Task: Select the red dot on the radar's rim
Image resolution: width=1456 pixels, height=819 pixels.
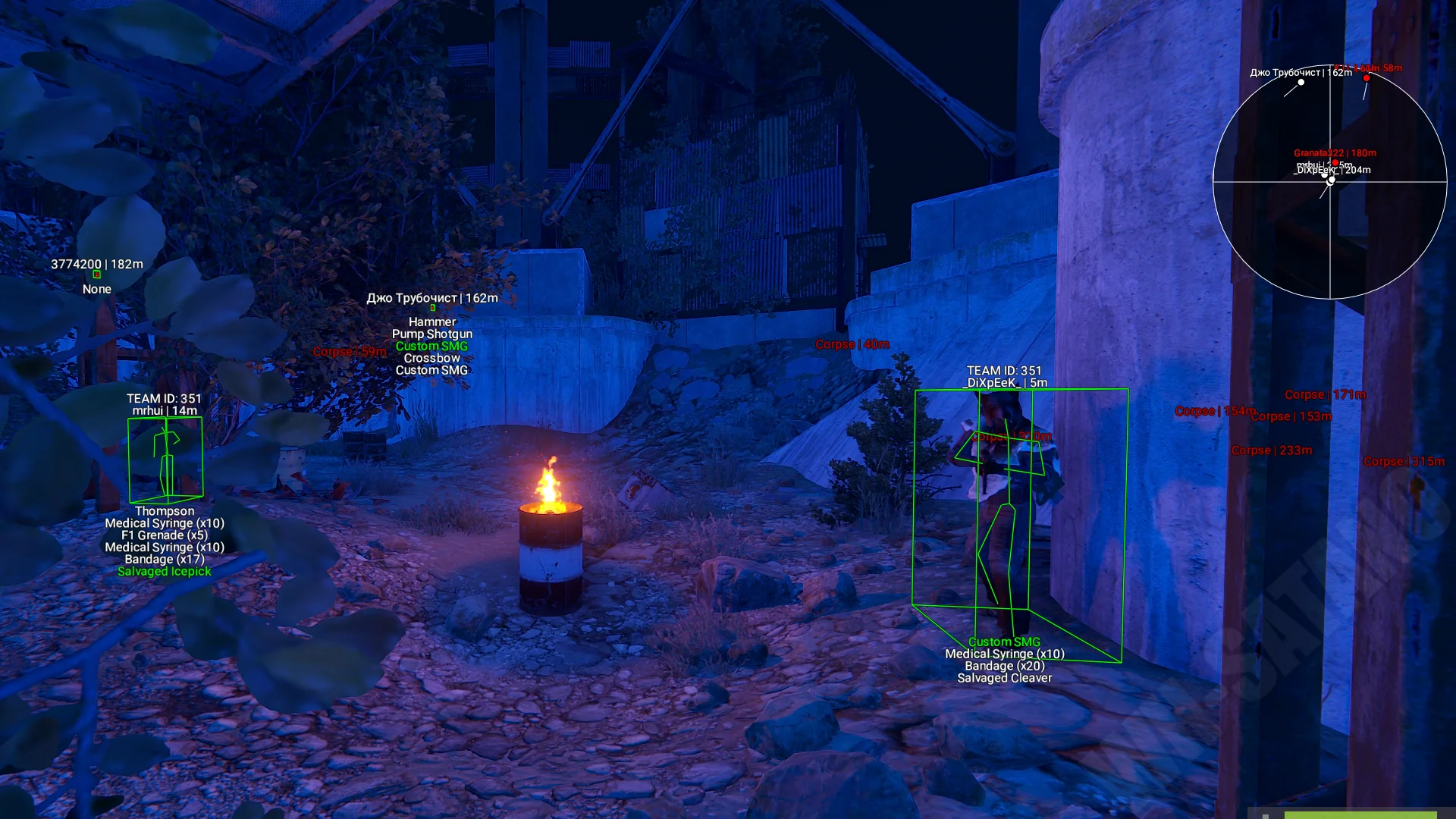Action: (1367, 78)
